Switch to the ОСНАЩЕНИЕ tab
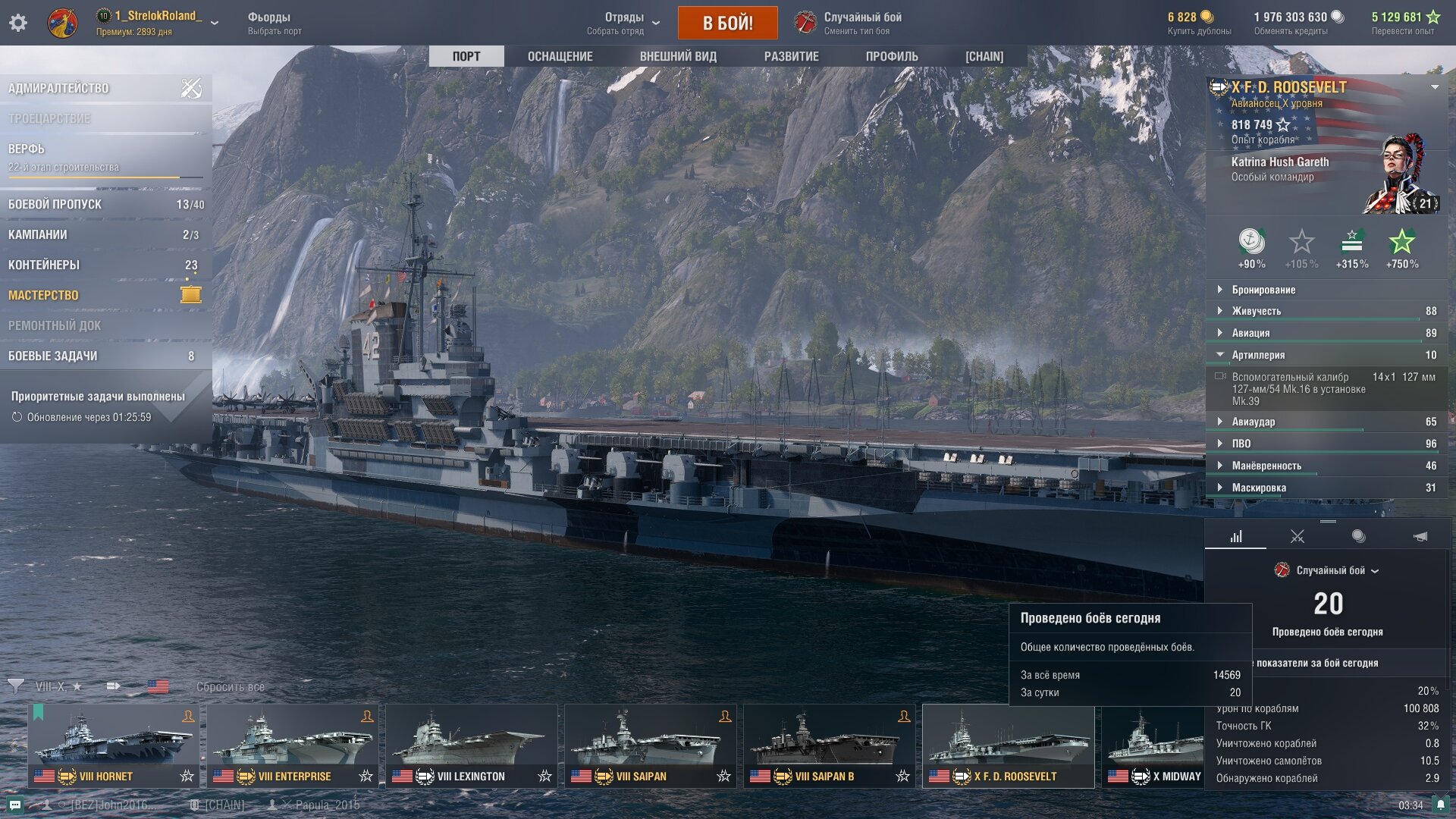This screenshot has width=1456, height=819. [560, 57]
